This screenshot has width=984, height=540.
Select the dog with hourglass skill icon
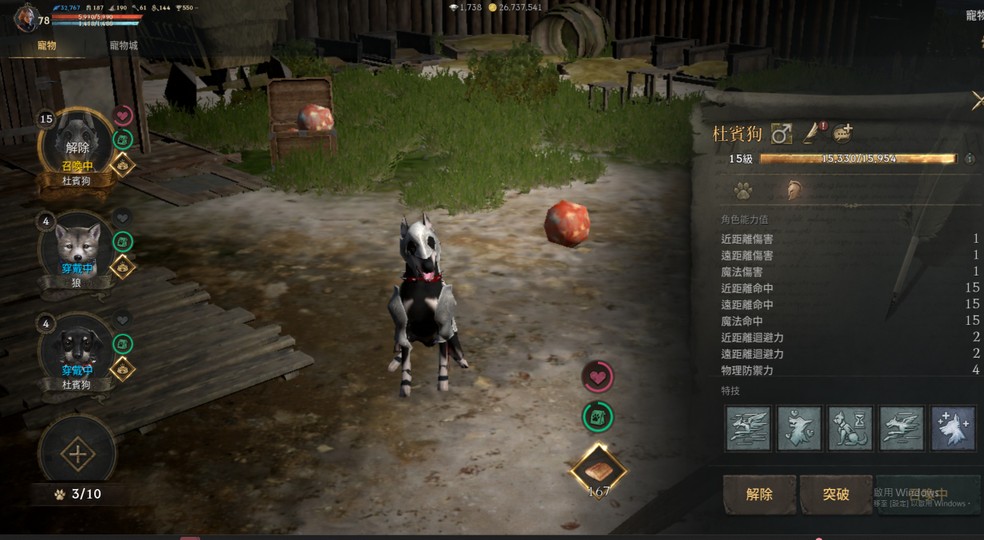click(850, 428)
